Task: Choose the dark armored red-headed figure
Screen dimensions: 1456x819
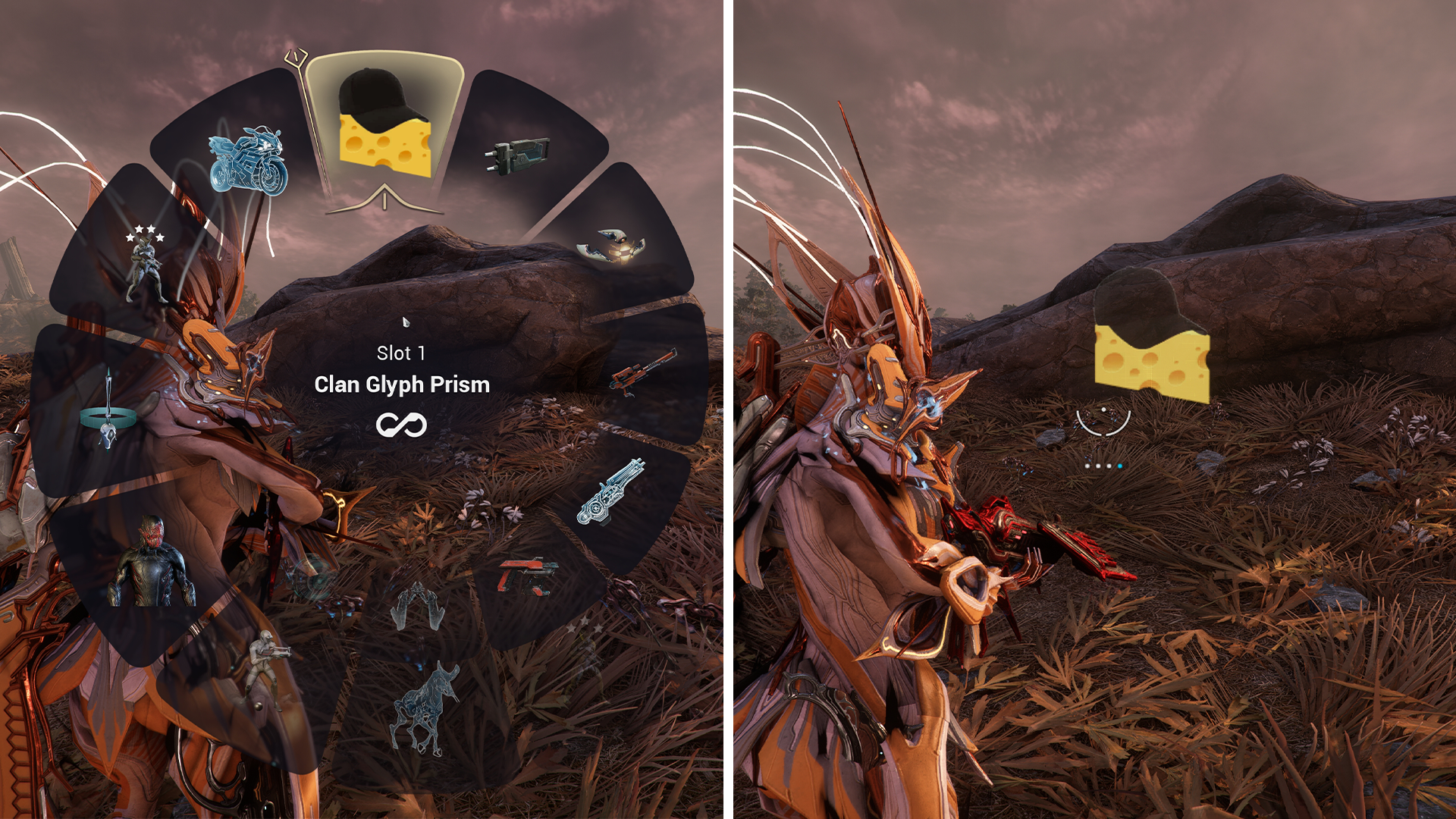Action: click(x=150, y=563)
